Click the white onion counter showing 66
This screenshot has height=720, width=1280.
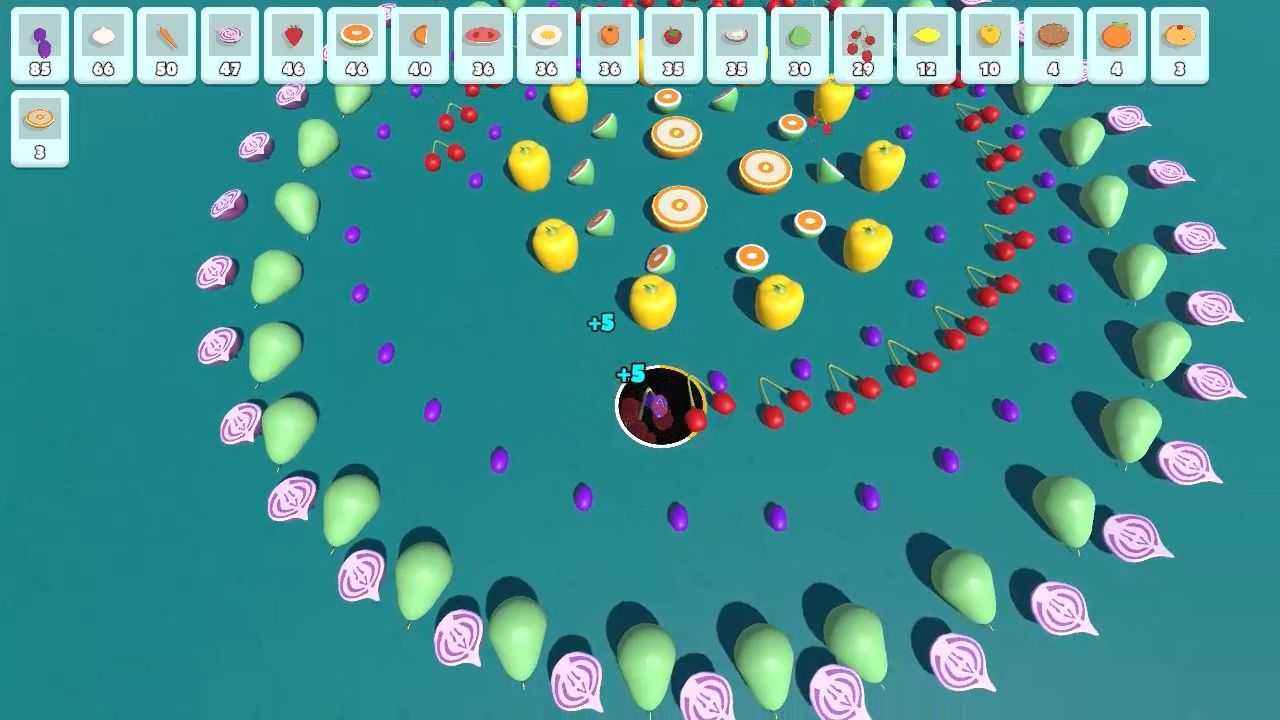tap(103, 45)
